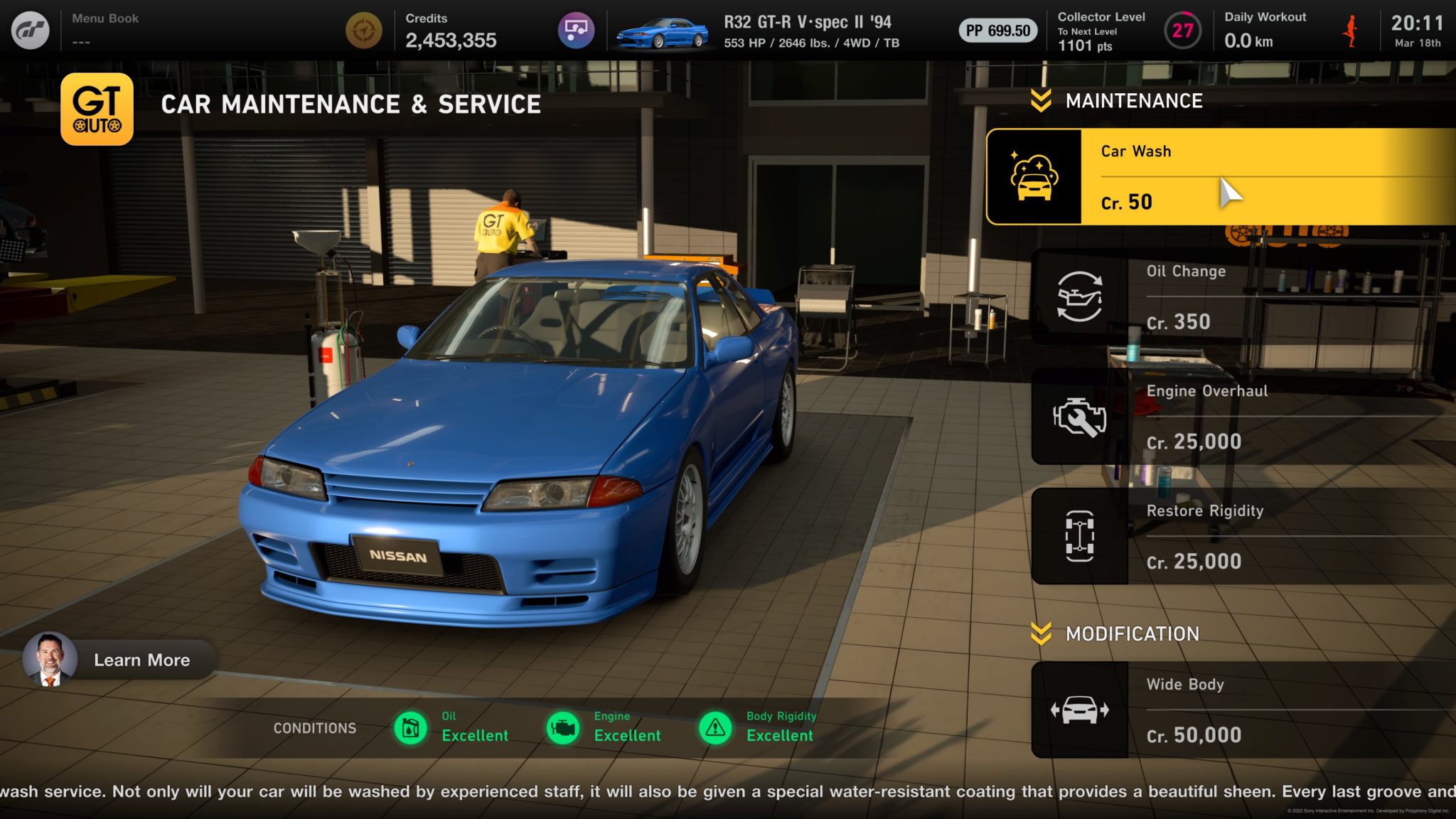Viewport: 1456px width, 819px height.
Task: Open the Daily Workout runner icon
Action: (1350, 31)
